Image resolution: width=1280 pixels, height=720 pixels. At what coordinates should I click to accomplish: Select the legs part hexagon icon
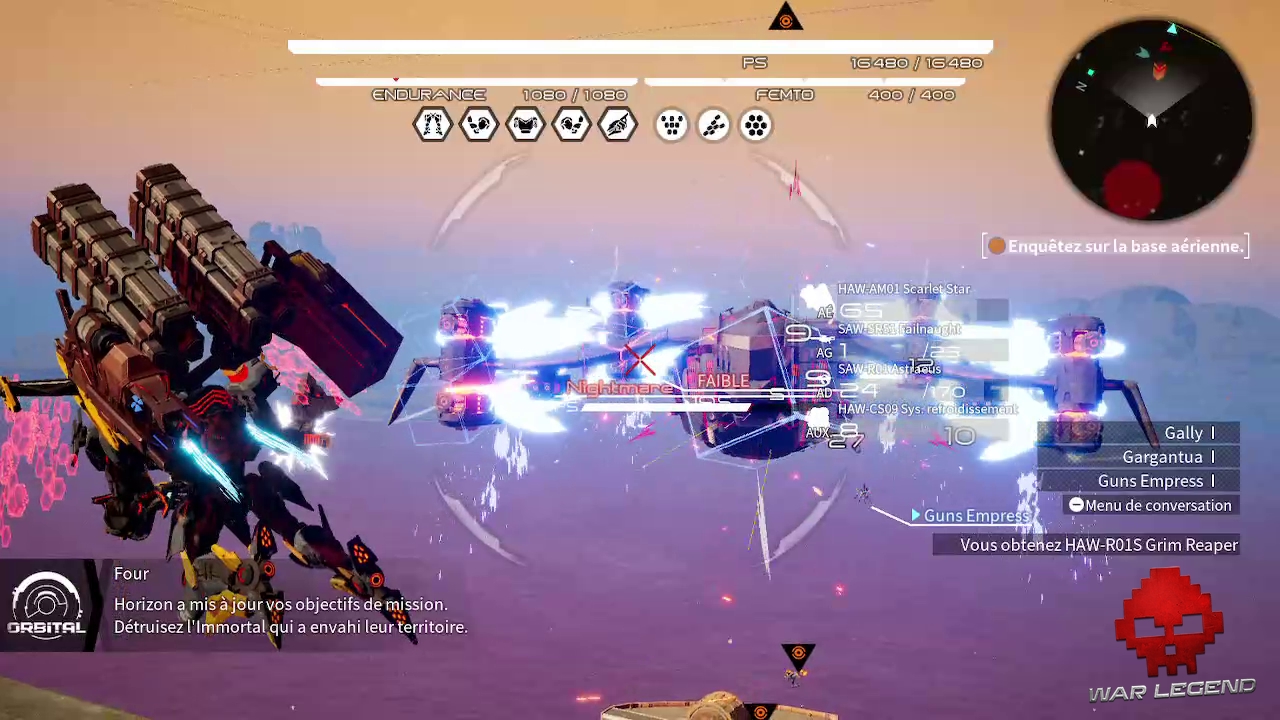[x=433, y=125]
